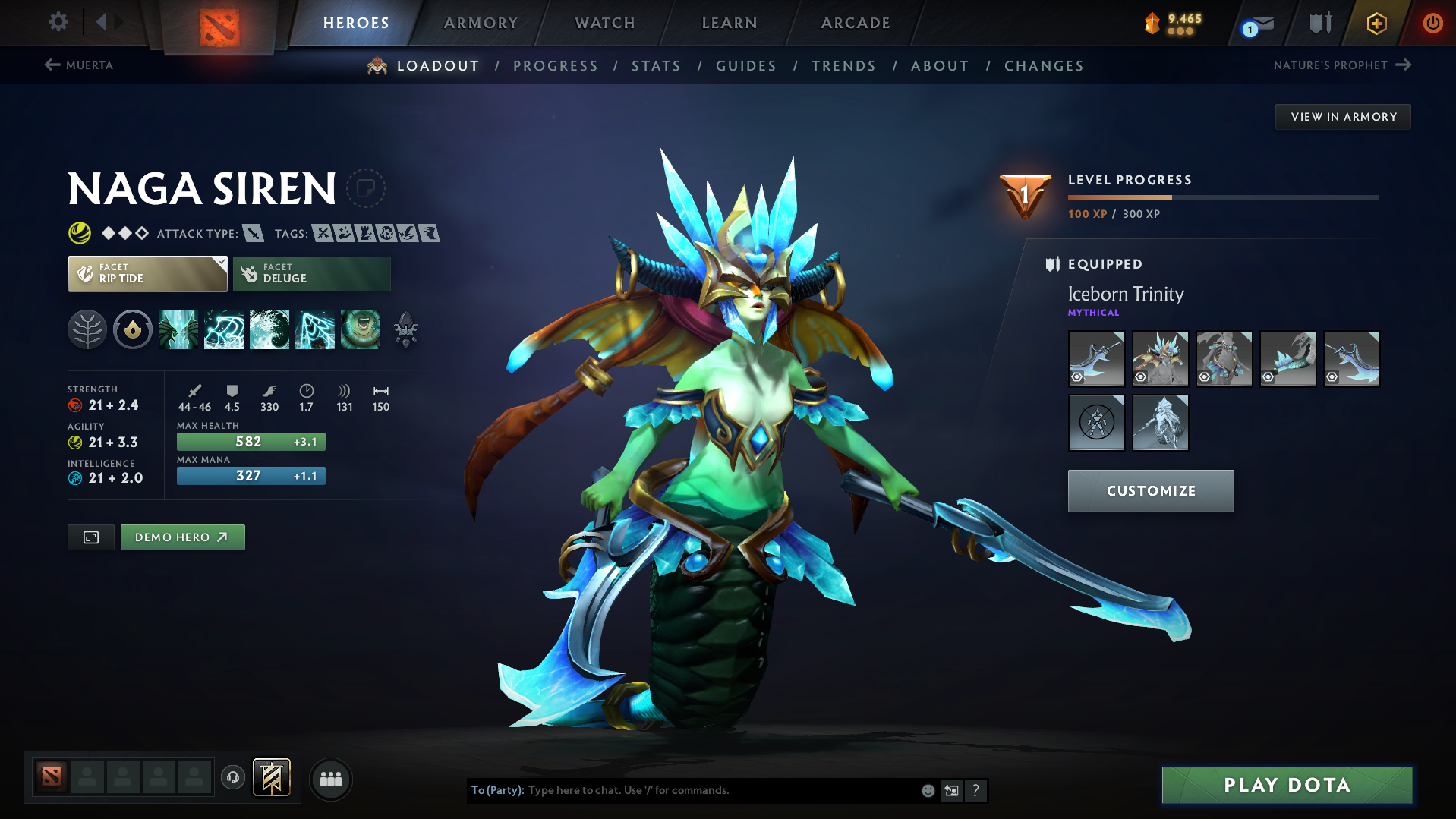Open the WATCH menu
Viewport: 1456px width, 819px height.
(x=604, y=23)
